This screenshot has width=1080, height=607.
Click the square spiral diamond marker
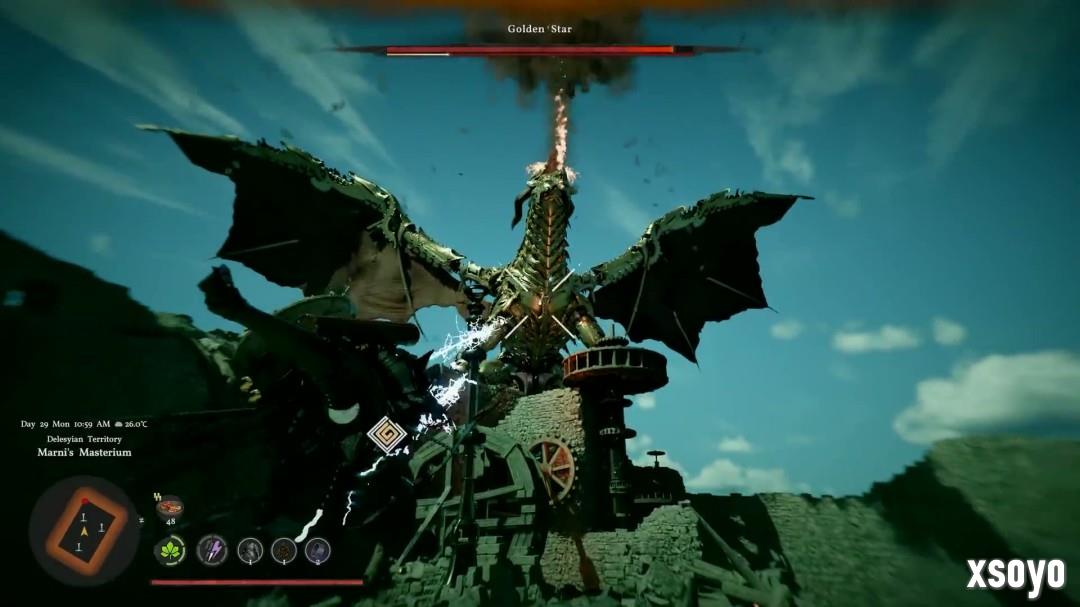[x=386, y=435]
